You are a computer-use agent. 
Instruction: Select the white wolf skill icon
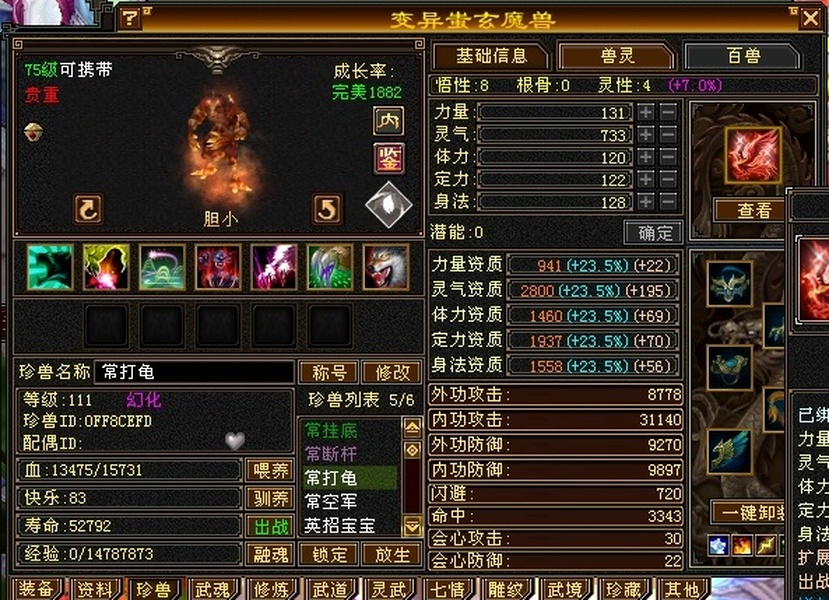[x=385, y=267]
